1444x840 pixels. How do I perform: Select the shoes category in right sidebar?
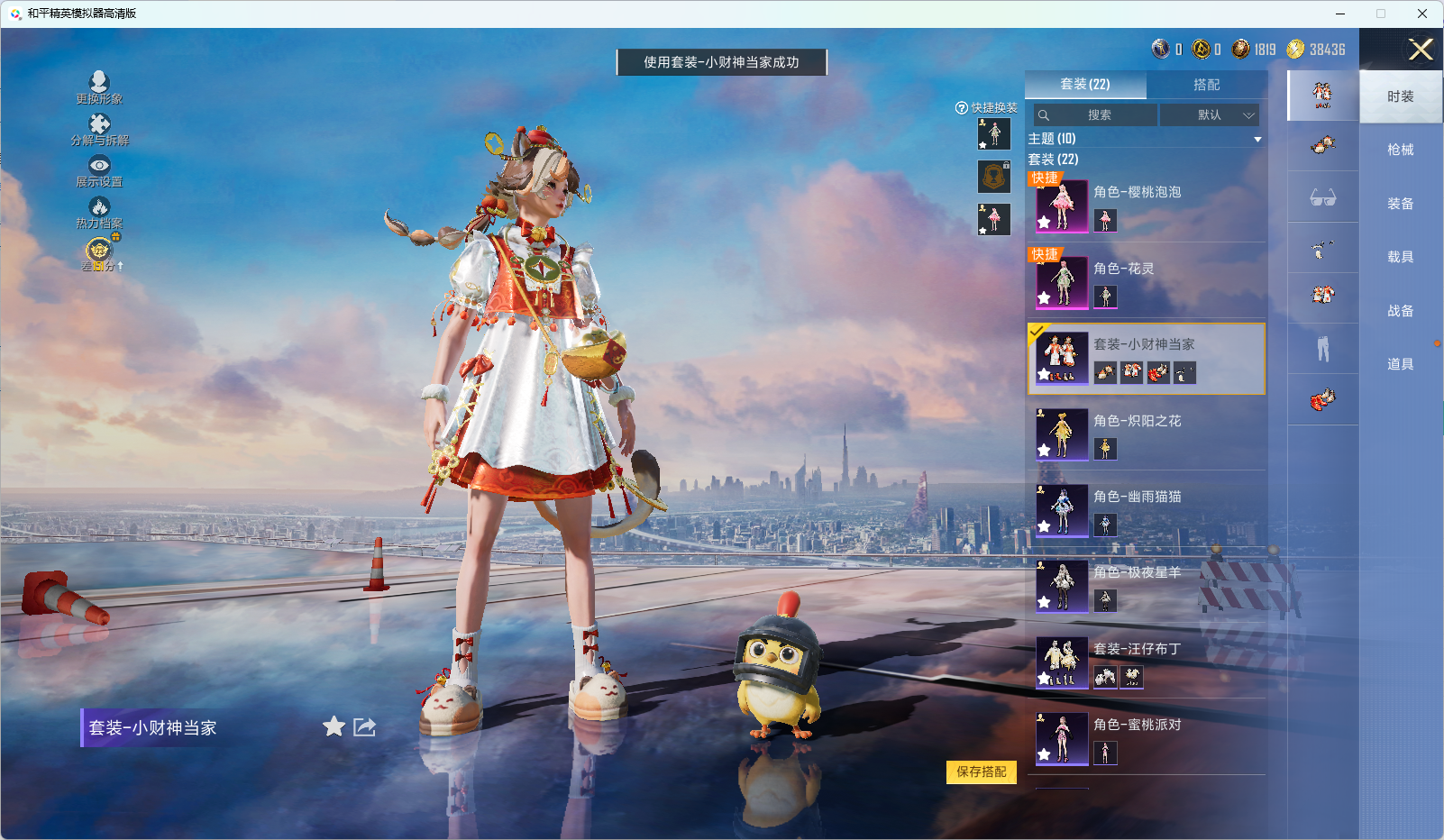1321,399
